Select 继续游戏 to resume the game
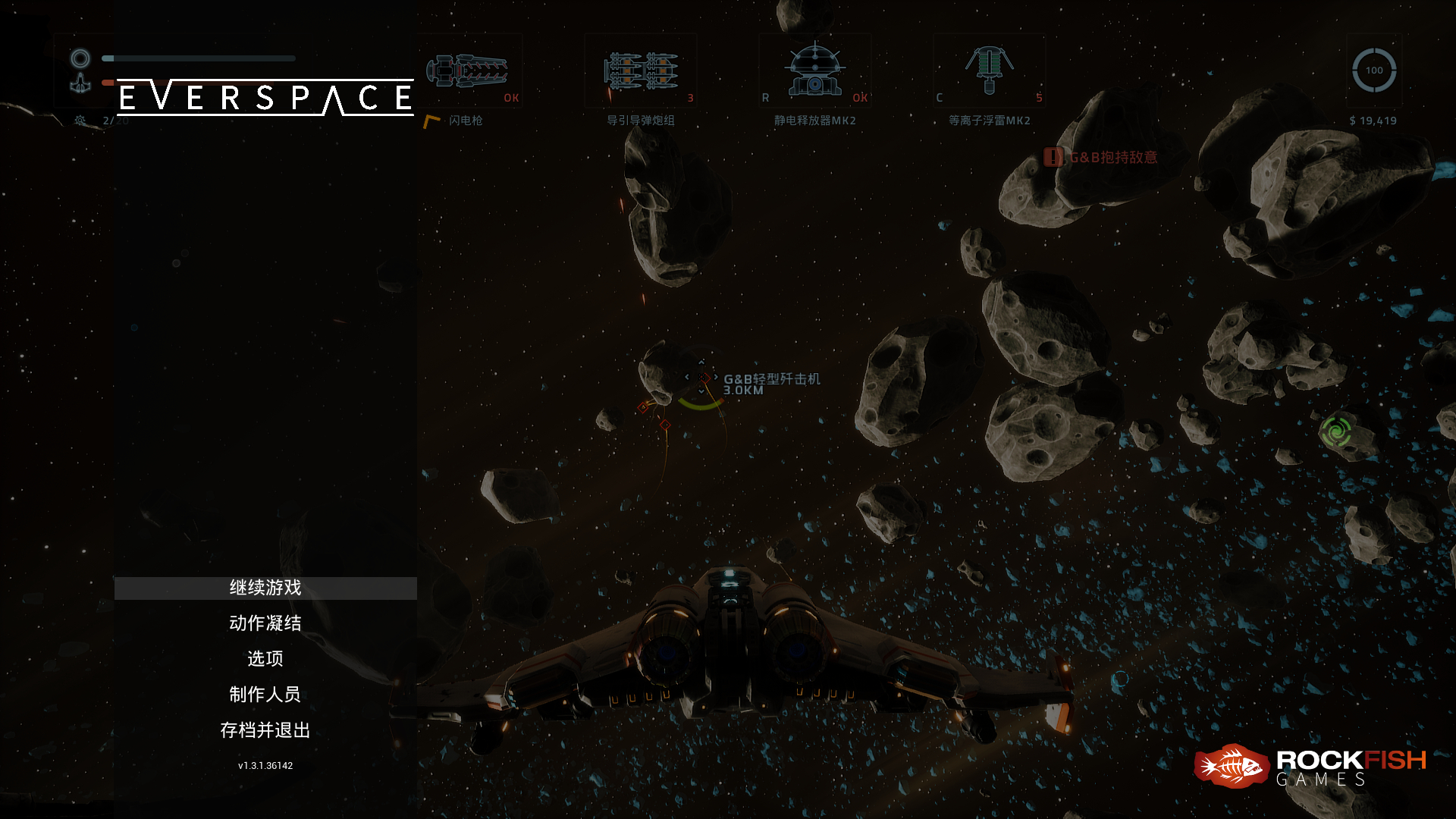The image size is (1456, 819). (265, 588)
